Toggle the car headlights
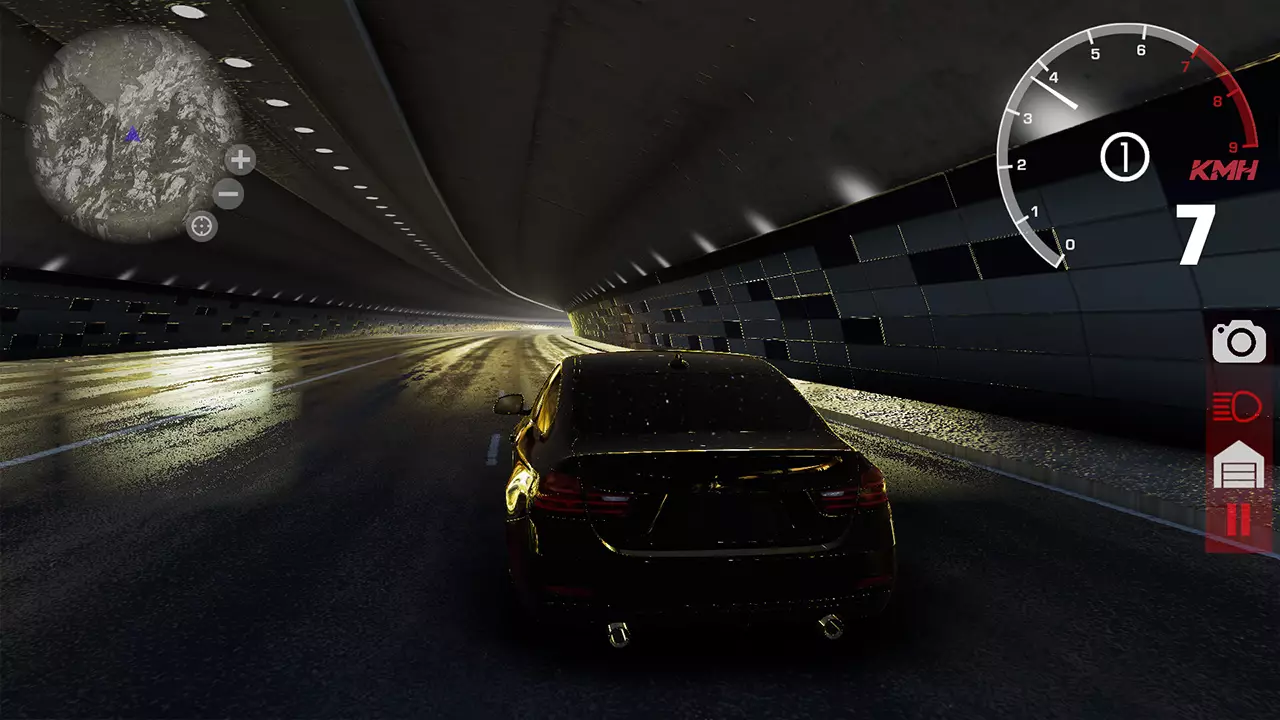This screenshot has width=1280, height=720. pos(1238,407)
